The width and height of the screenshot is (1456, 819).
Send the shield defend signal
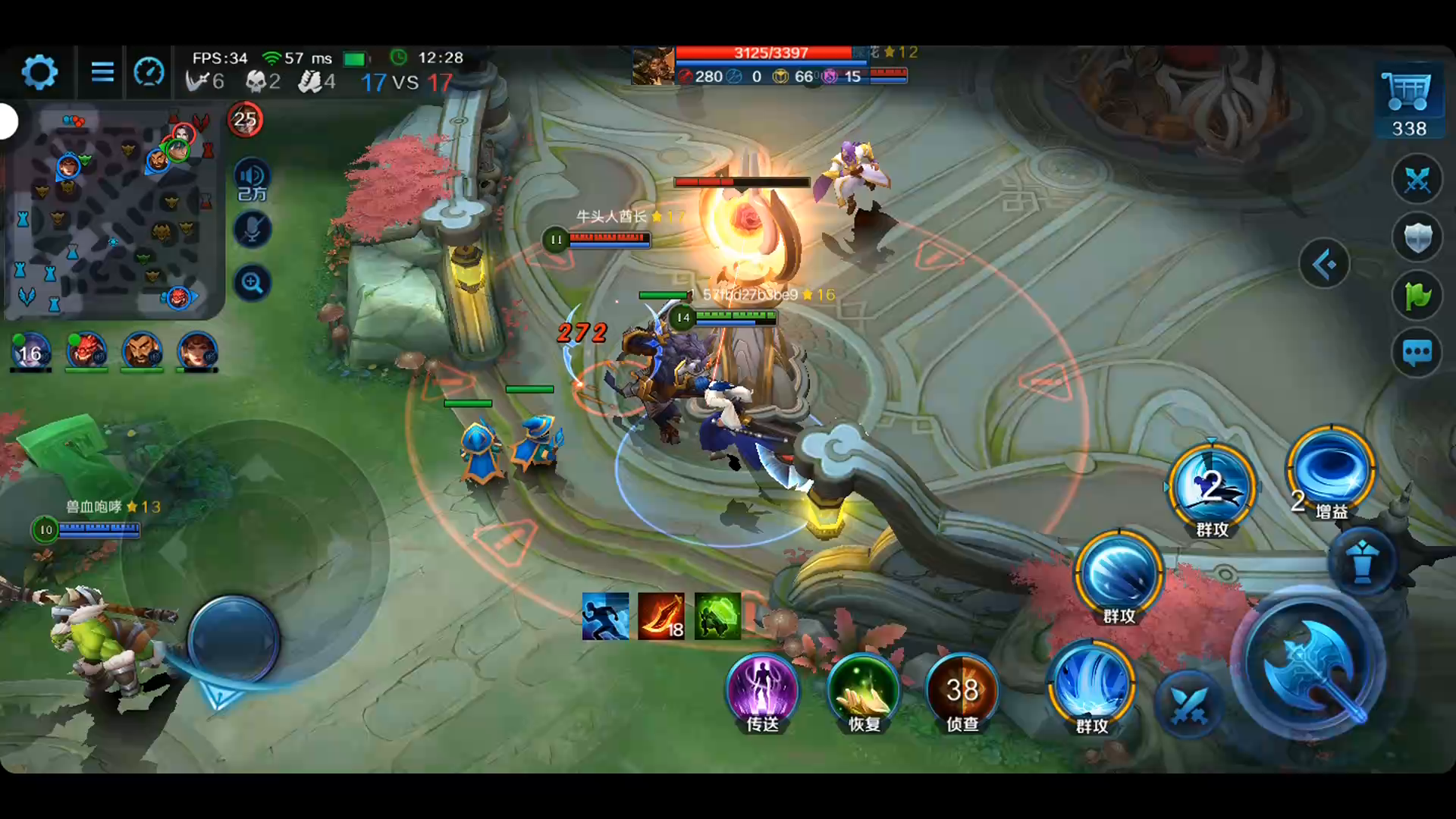(1417, 238)
